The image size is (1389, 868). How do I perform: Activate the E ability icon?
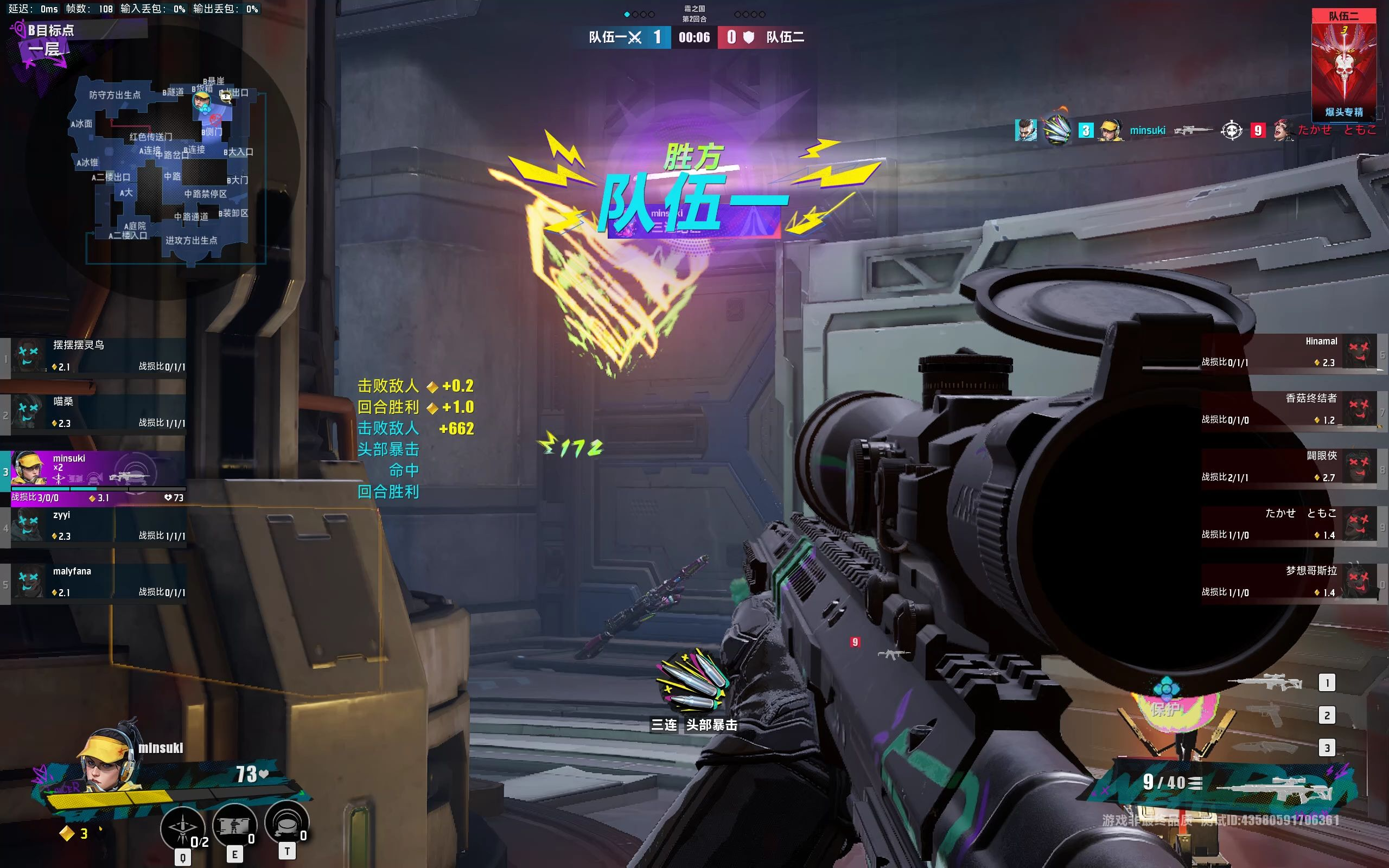point(234,826)
